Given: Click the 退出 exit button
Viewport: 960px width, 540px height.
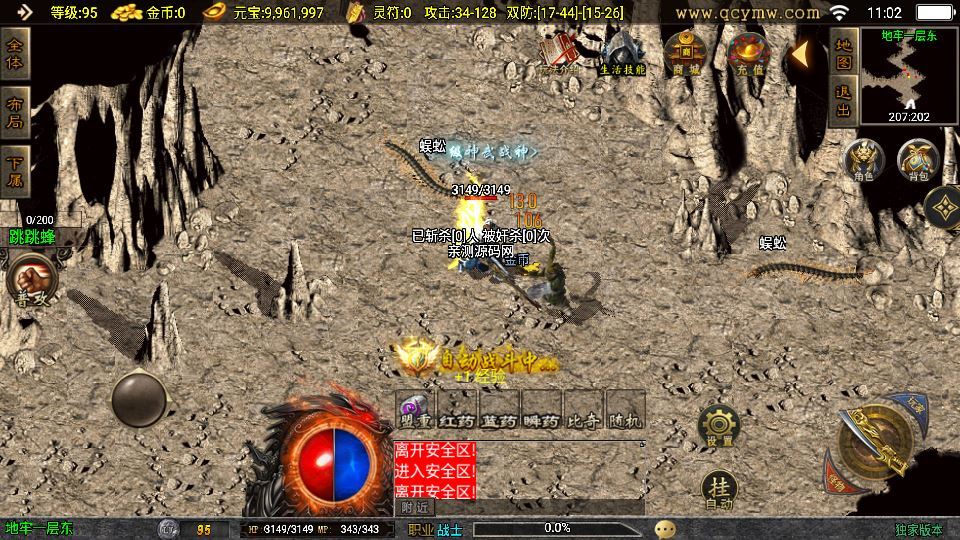Looking at the screenshot, I should pyautogui.click(x=843, y=101).
